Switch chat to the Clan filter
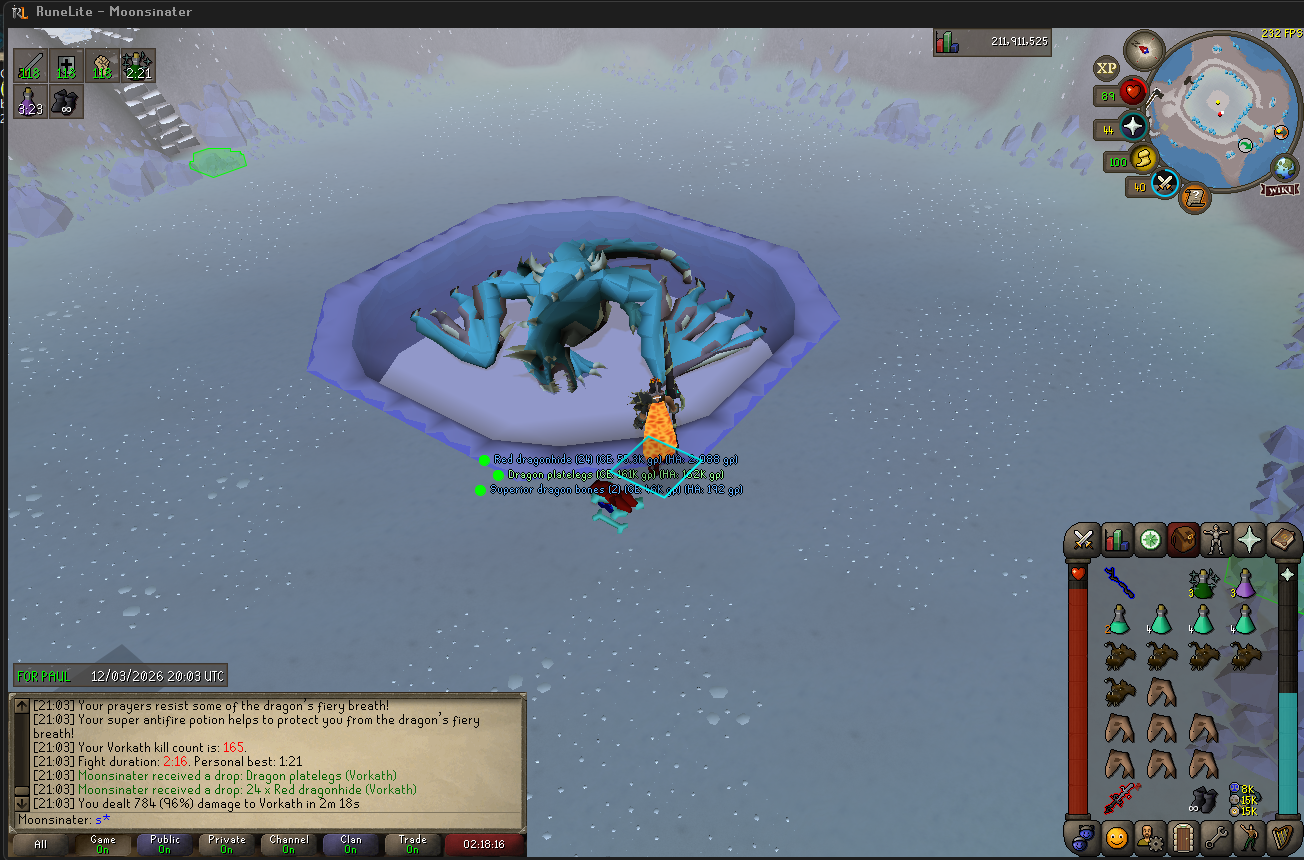 [351, 844]
